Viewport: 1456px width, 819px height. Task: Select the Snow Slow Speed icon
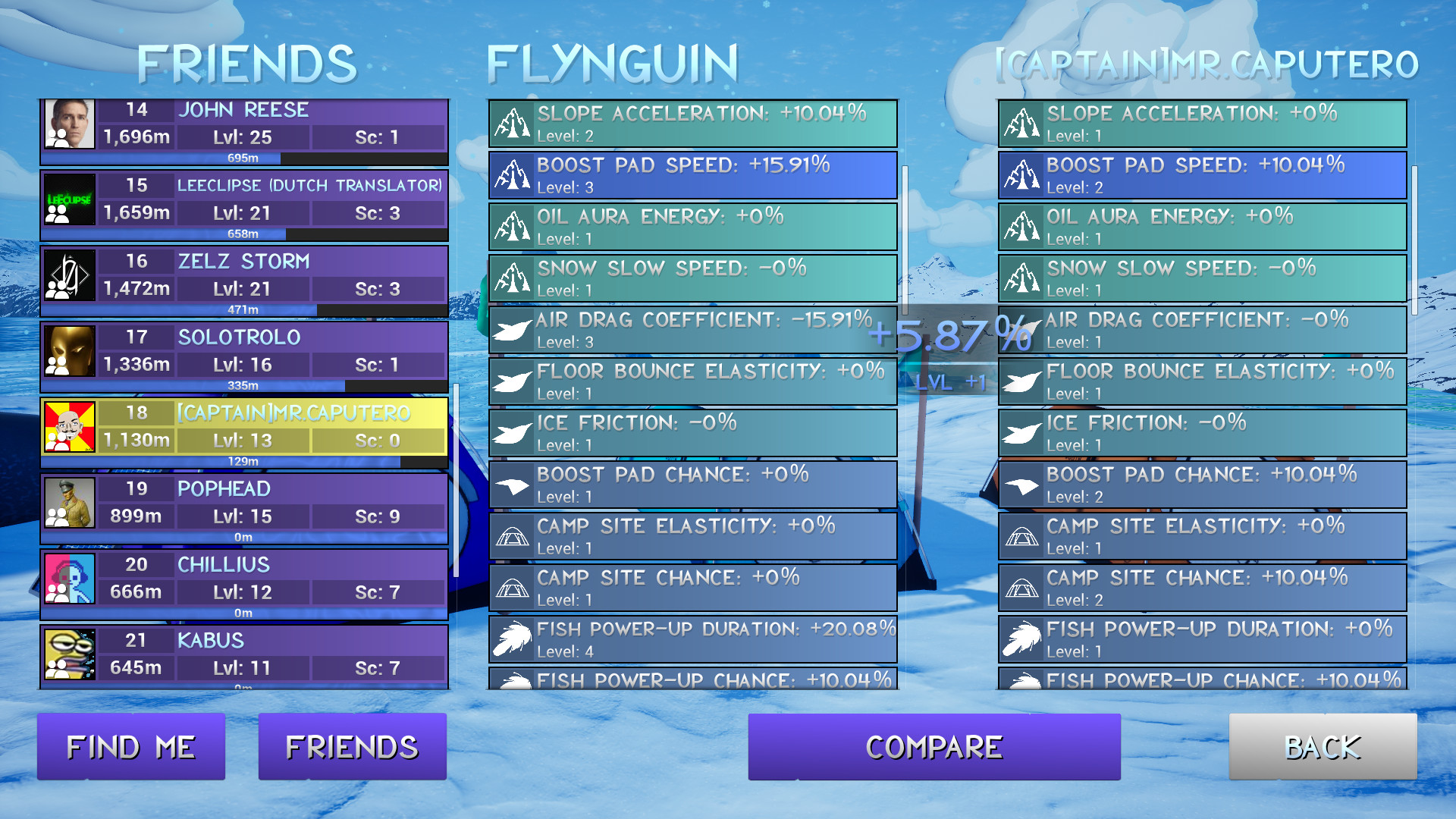(x=514, y=278)
